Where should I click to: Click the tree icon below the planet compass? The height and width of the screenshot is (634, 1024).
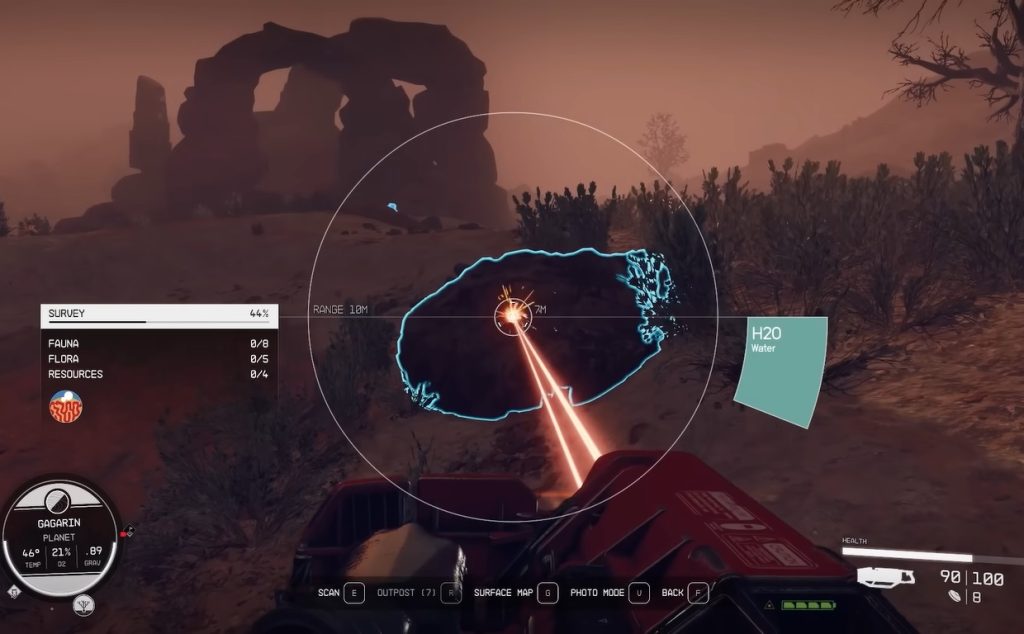[85, 605]
